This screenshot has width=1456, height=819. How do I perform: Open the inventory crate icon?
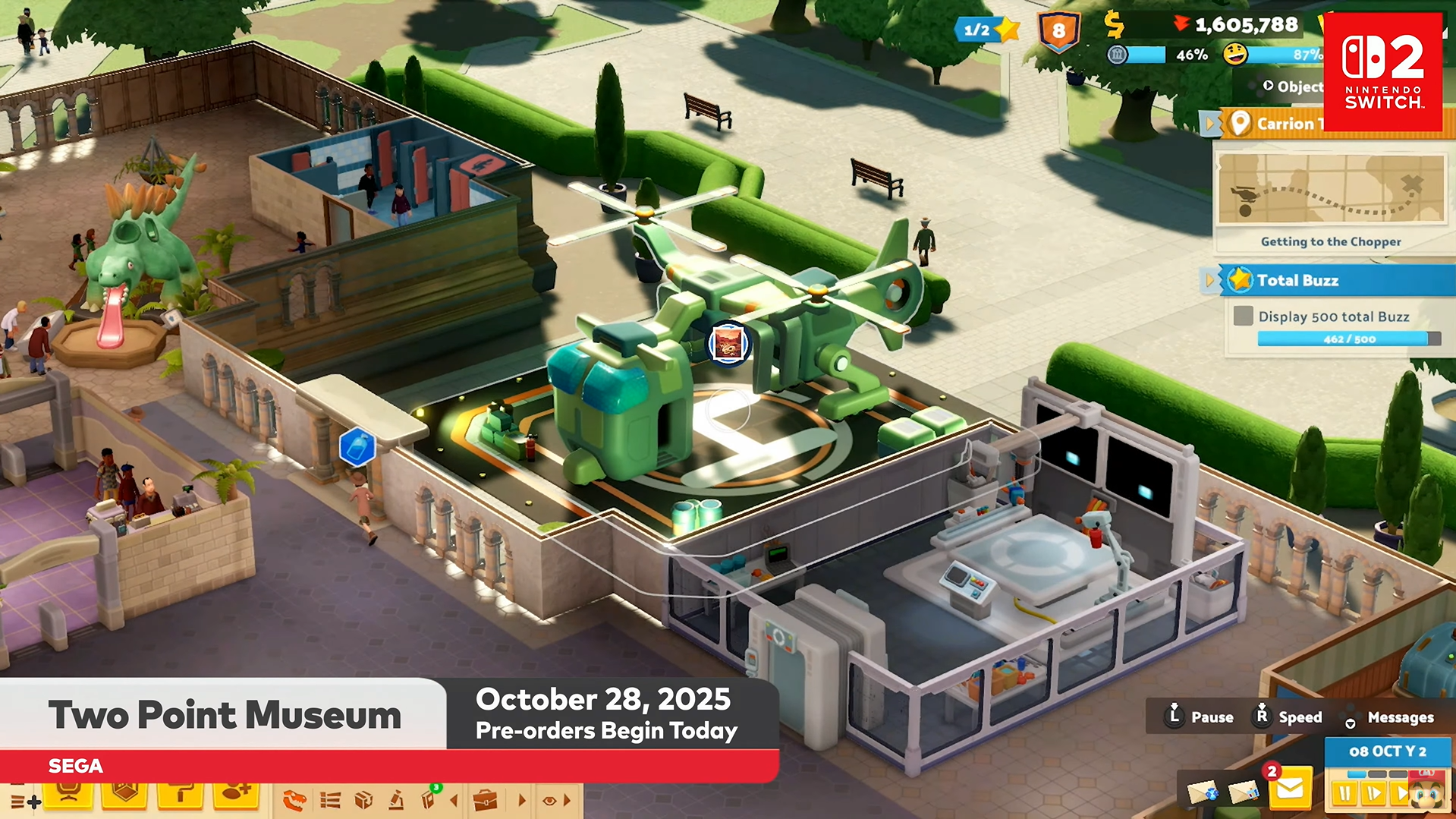click(x=363, y=801)
